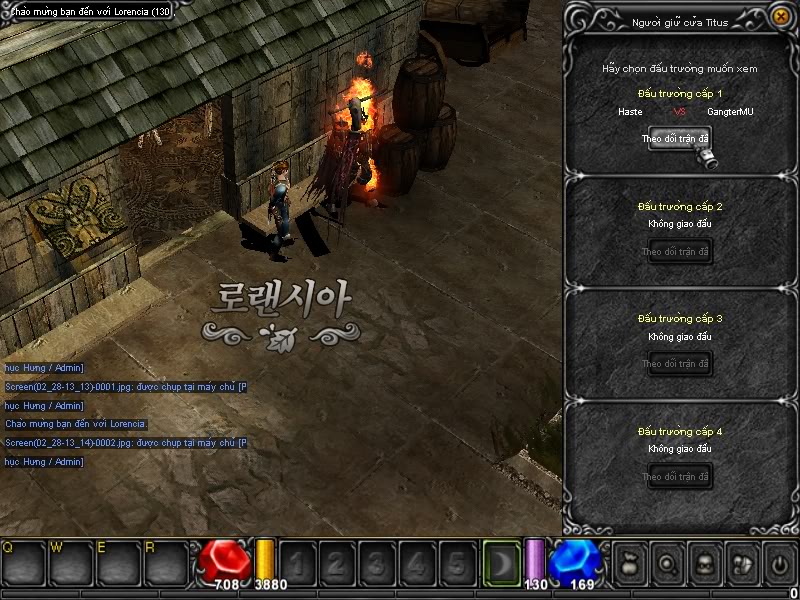This screenshot has height=600, width=800.
Task: Choose skill slot number 5
Action: click(457, 564)
